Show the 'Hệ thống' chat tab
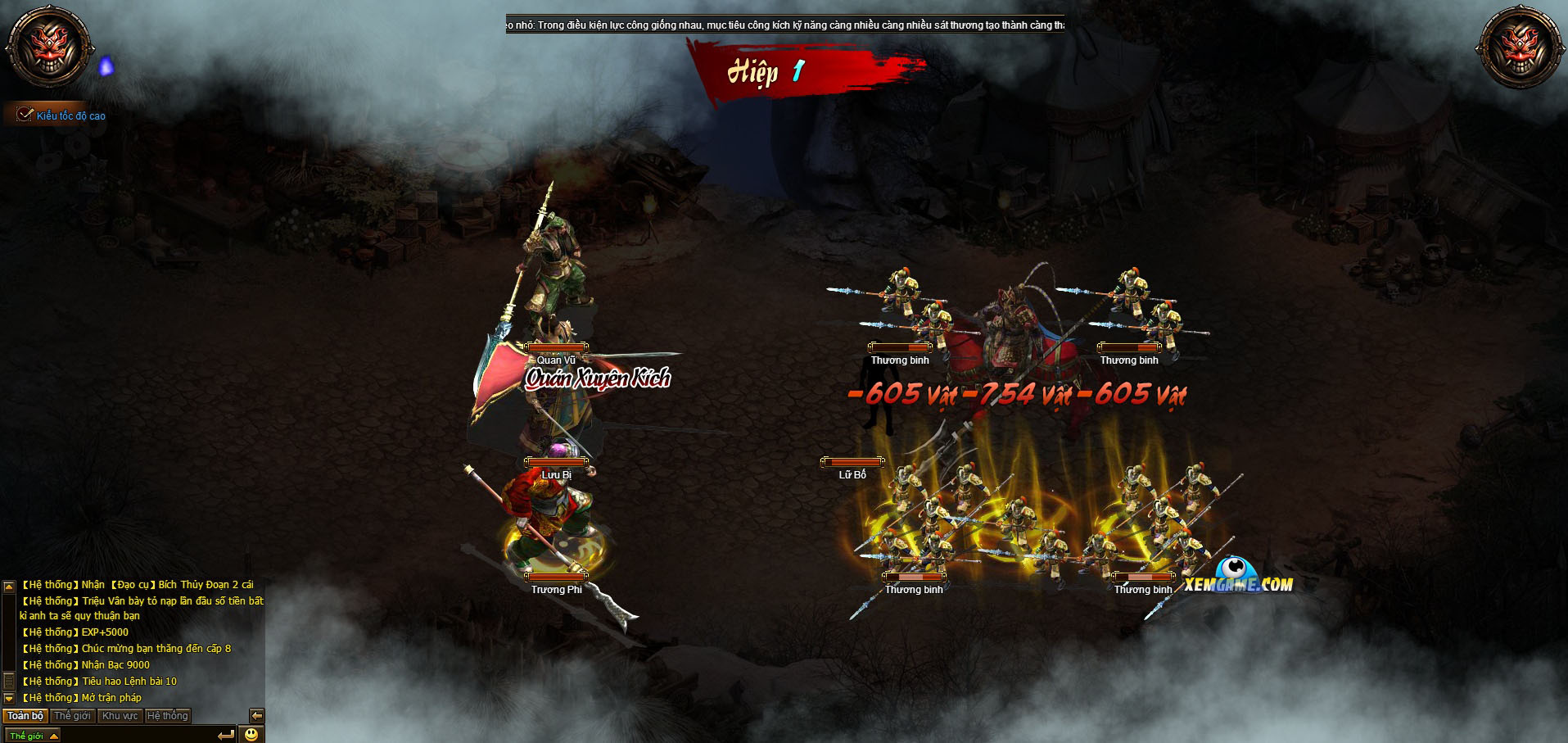The image size is (1568, 743). pos(167,716)
